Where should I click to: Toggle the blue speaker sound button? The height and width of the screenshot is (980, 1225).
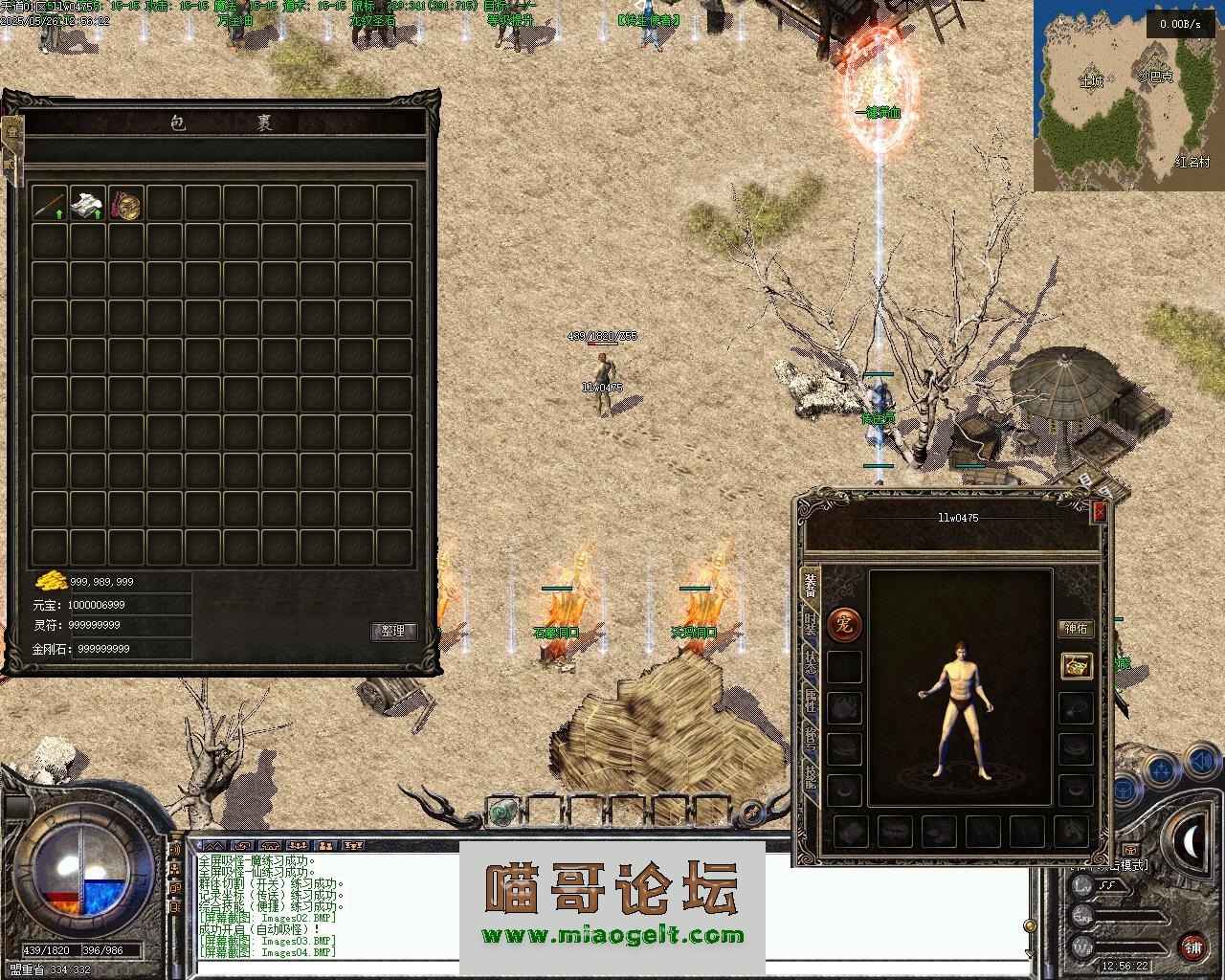(x=1200, y=763)
